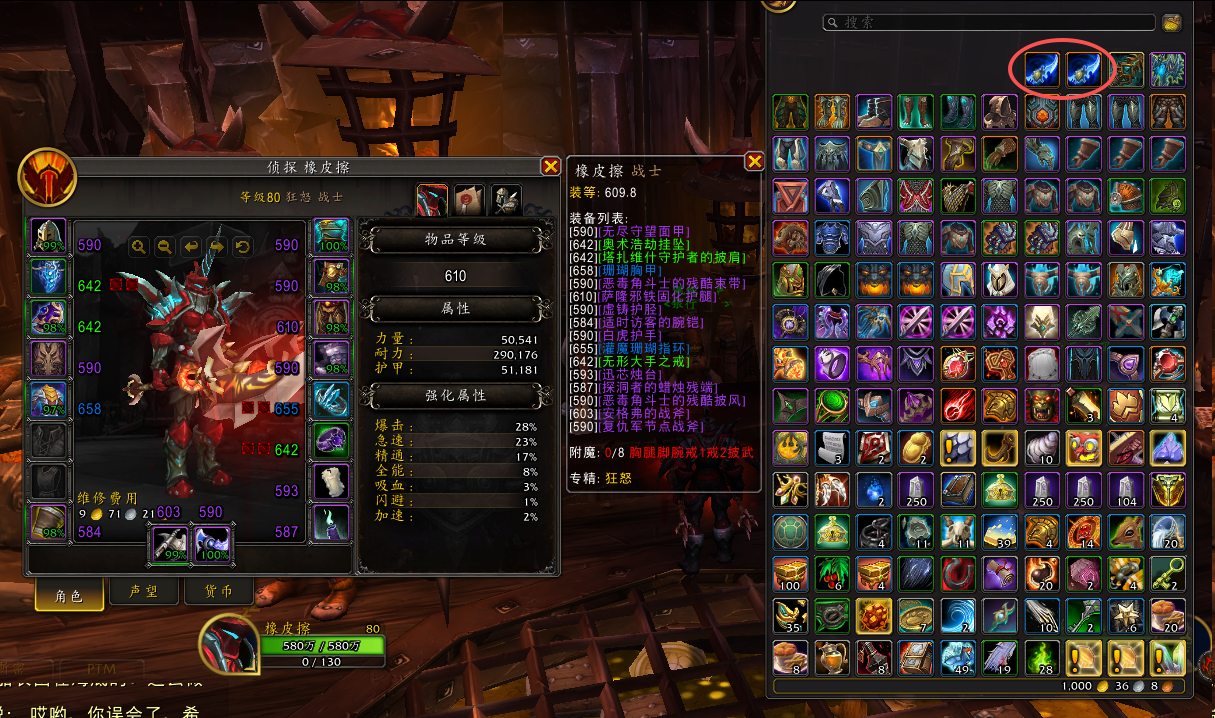Viewport: 1215px width, 718px height.
Task: Select the green key in the bag
Action: point(1168,573)
